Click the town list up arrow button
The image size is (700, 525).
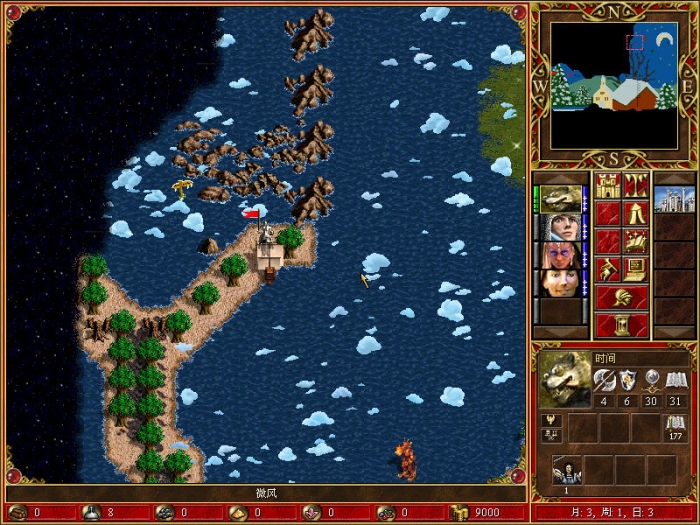(673, 178)
